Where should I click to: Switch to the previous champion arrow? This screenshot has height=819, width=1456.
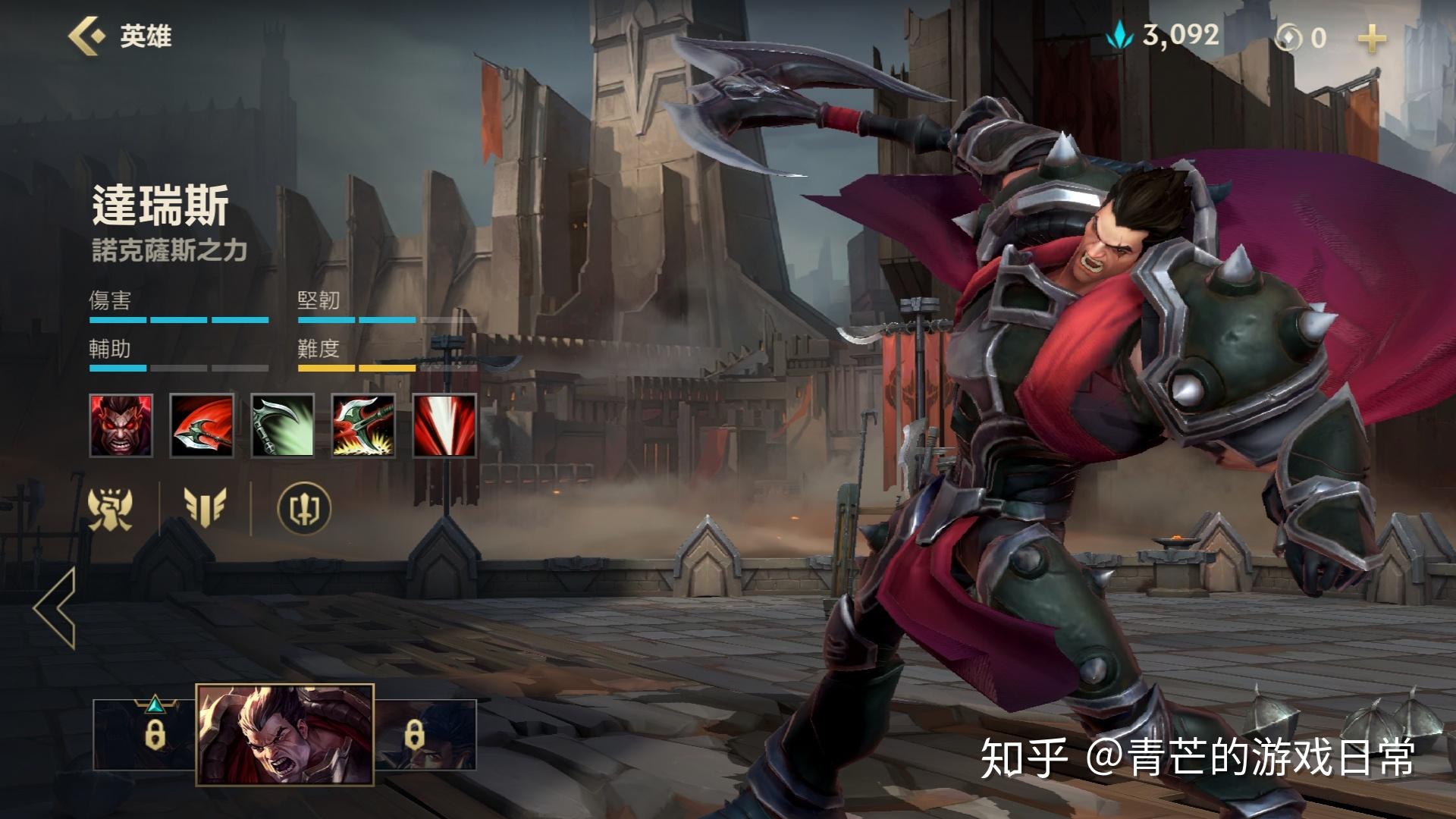pyautogui.click(x=55, y=607)
